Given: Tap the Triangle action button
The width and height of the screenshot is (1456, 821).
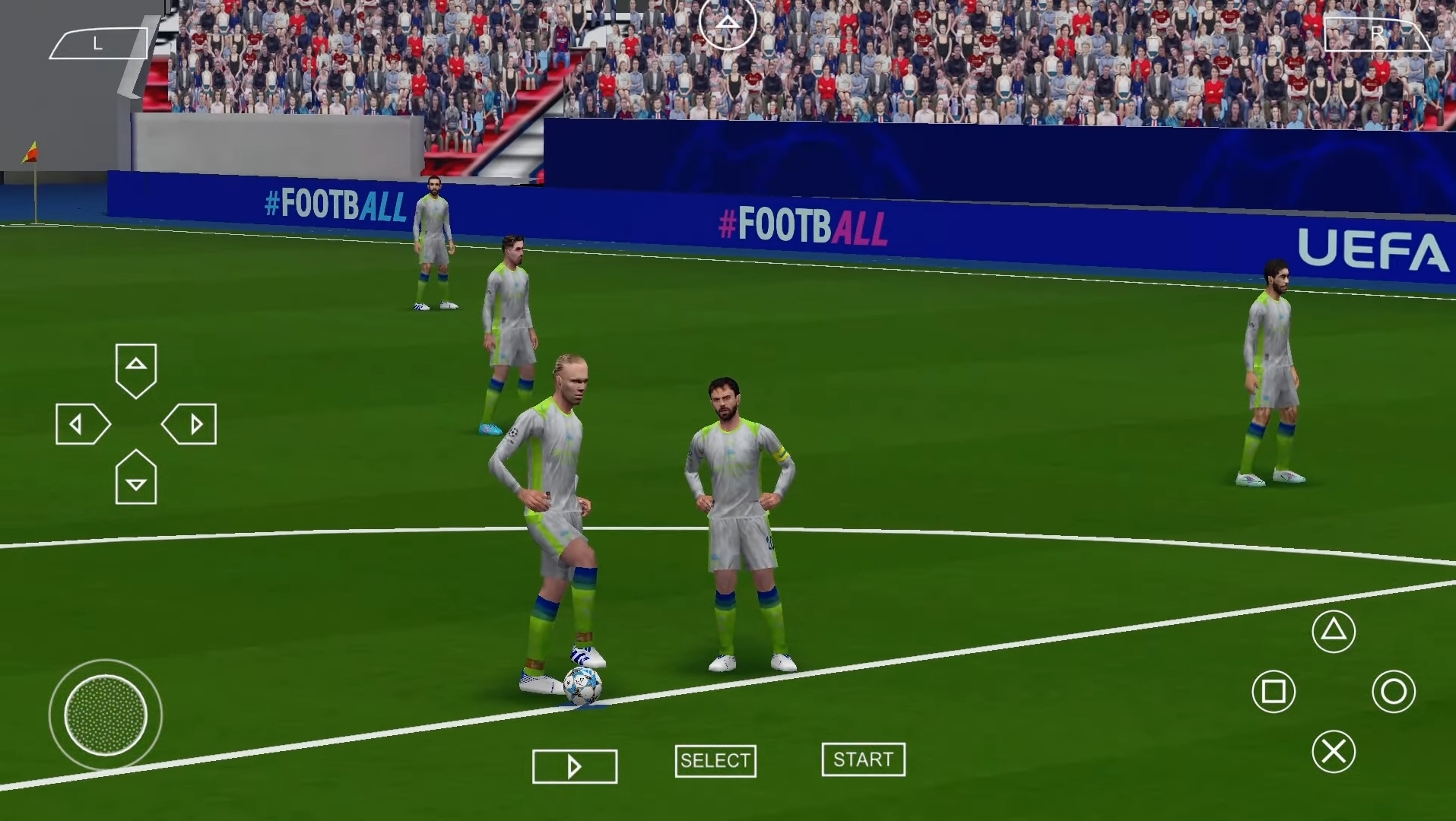Looking at the screenshot, I should point(1334,631).
